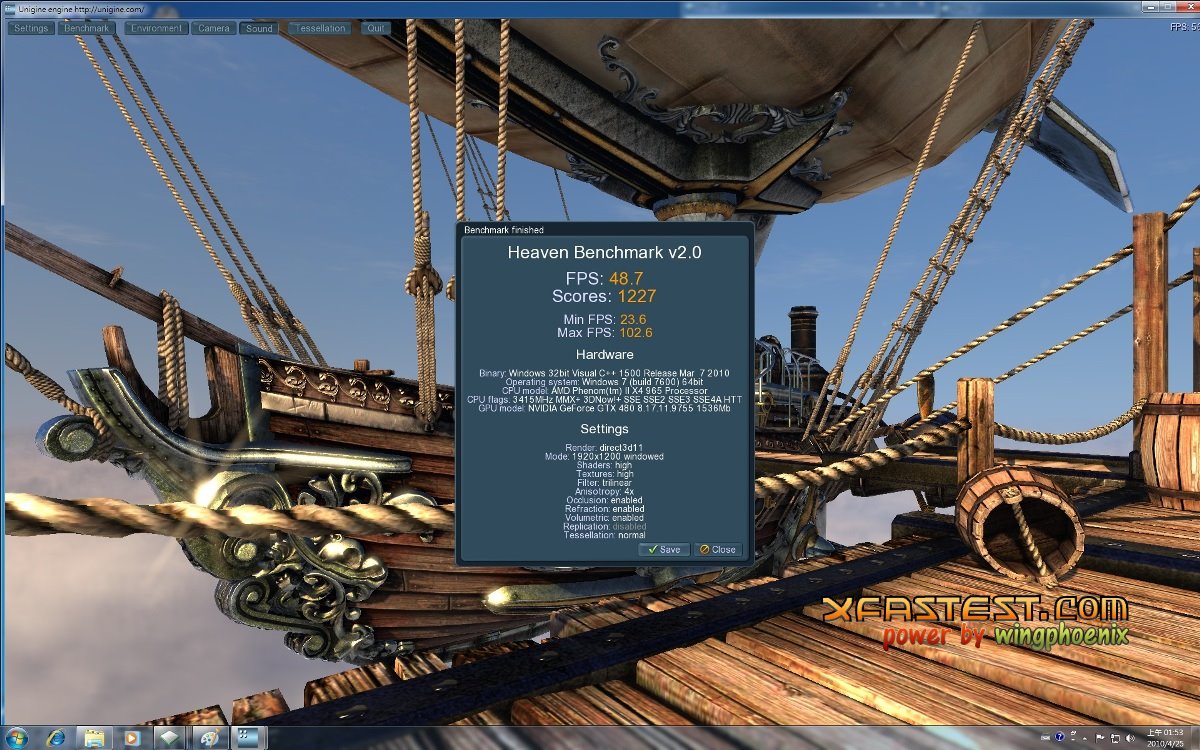The width and height of the screenshot is (1200, 750).
Task: Open the Tessellation options
Action: (320, 28)
